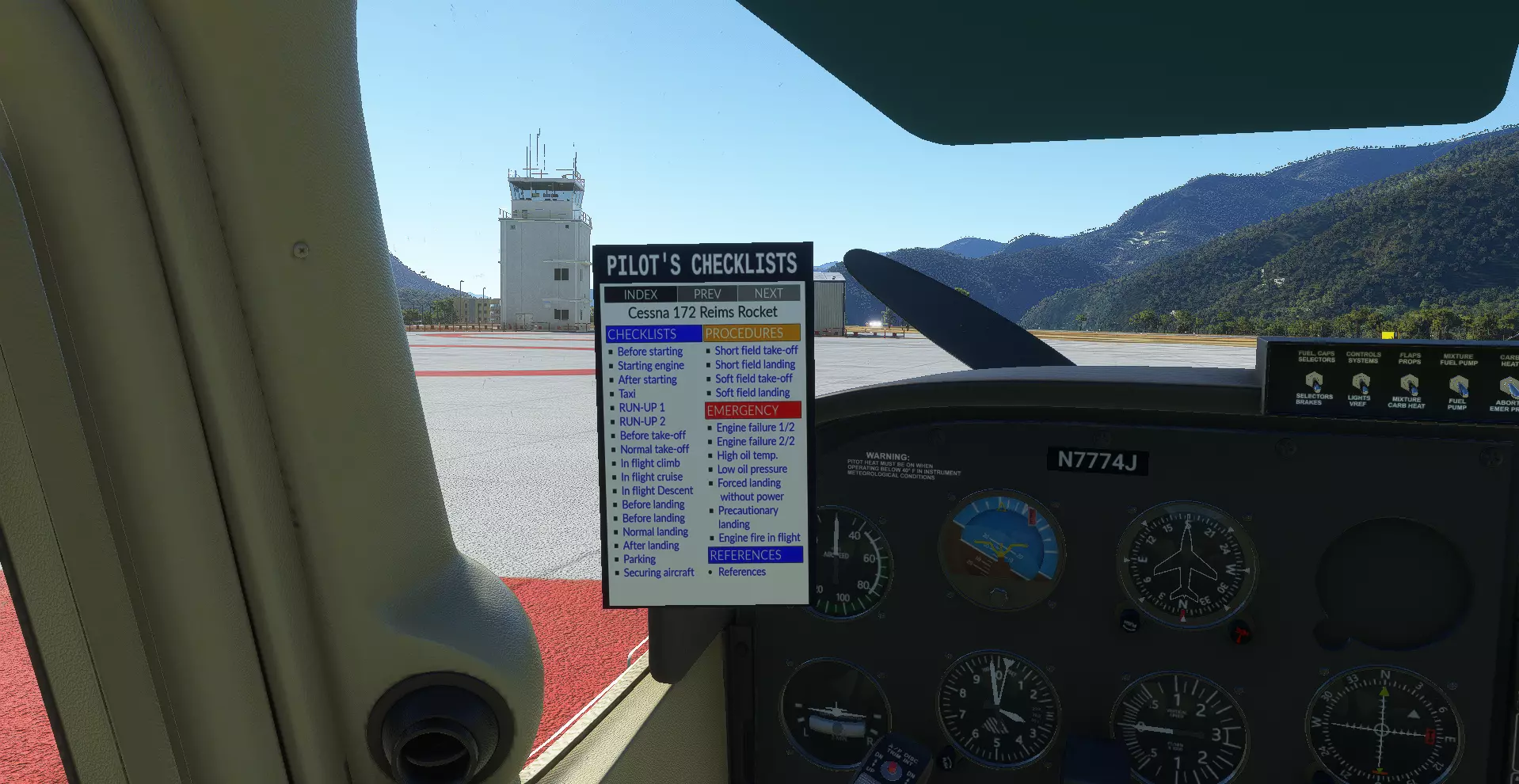Show the In flight Descent checklist
Viewport: 1519px width, 784px height.
(657, 491)
